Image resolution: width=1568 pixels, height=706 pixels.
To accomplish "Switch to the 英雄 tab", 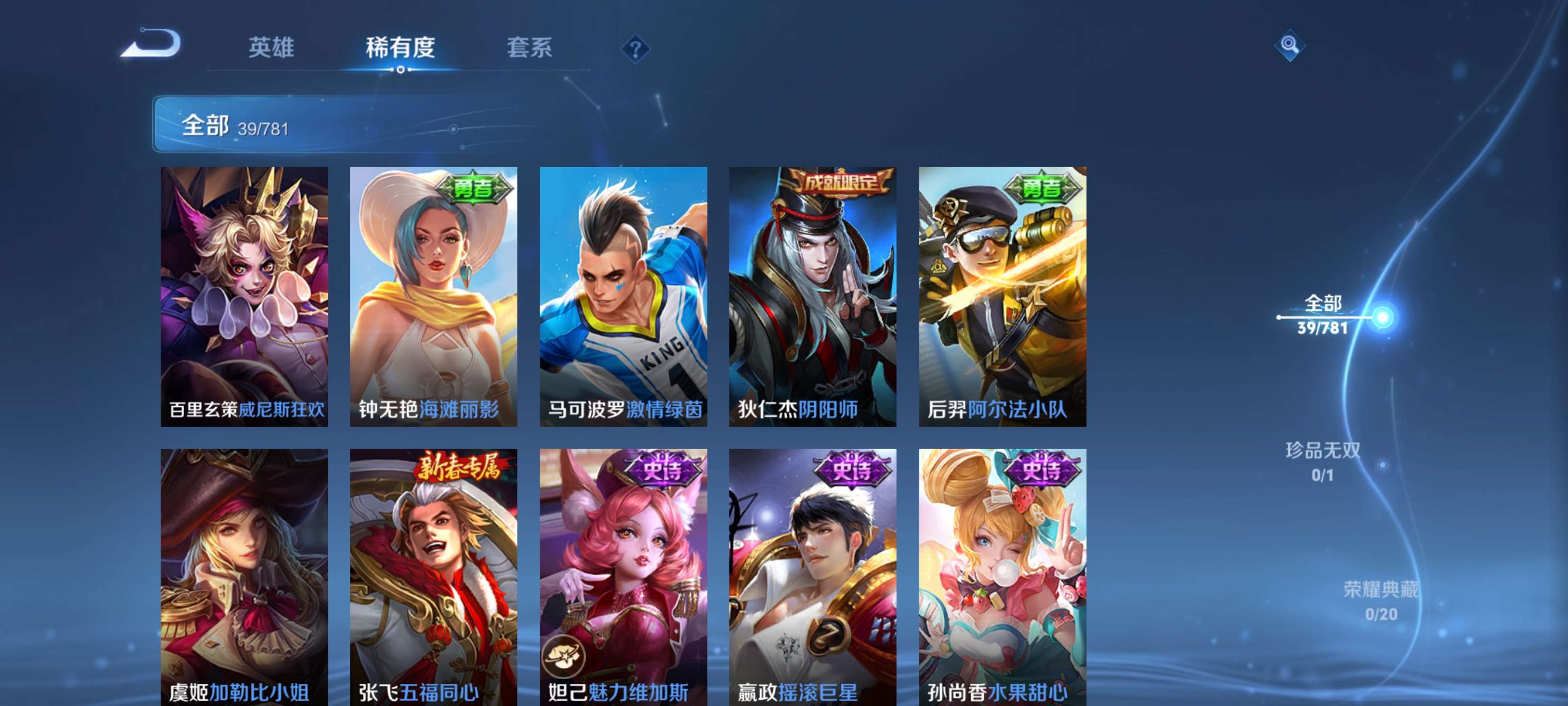I will point(272,48).
